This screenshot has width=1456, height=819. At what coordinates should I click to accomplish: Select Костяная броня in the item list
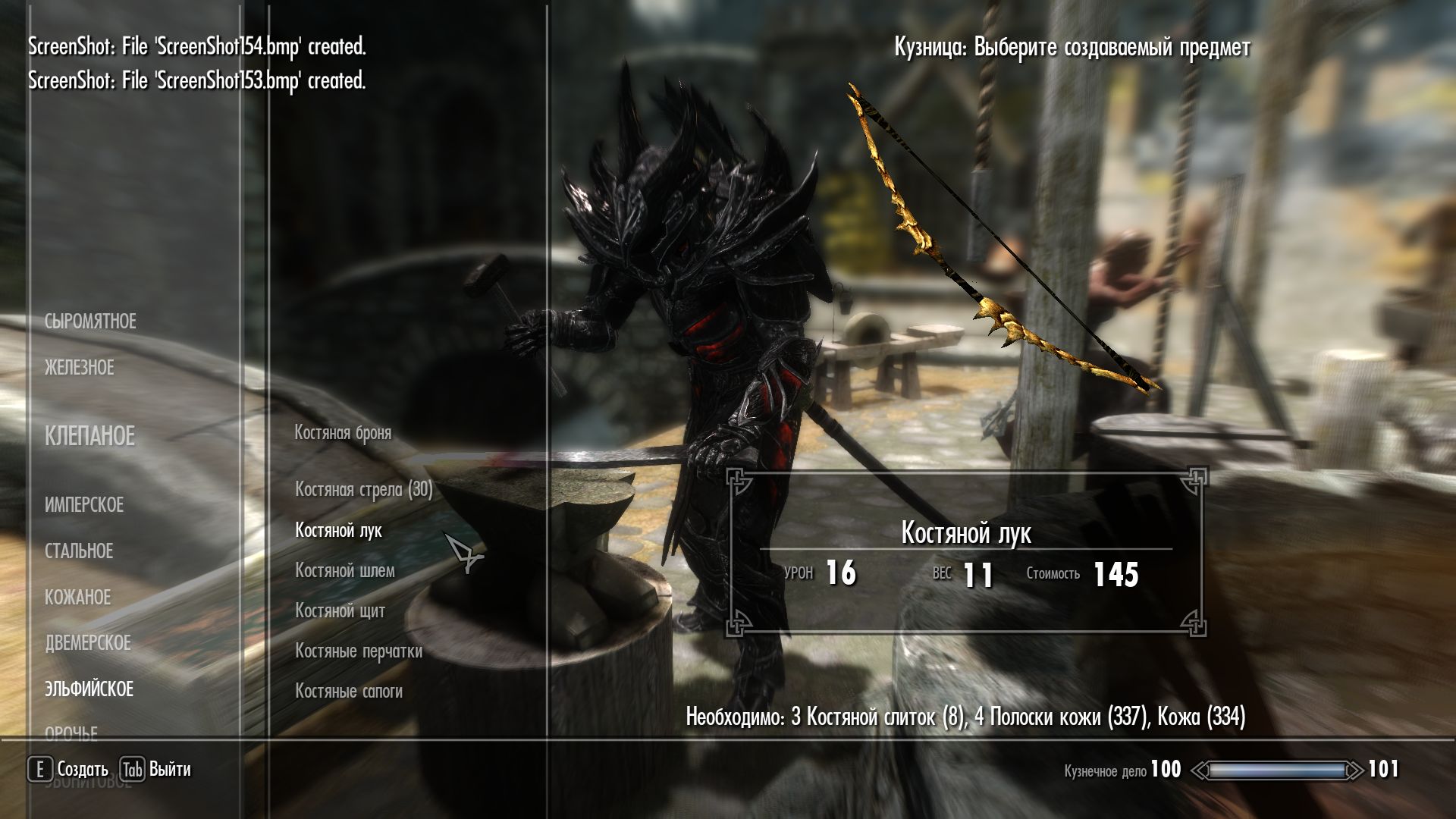click(x=343, y=433)
